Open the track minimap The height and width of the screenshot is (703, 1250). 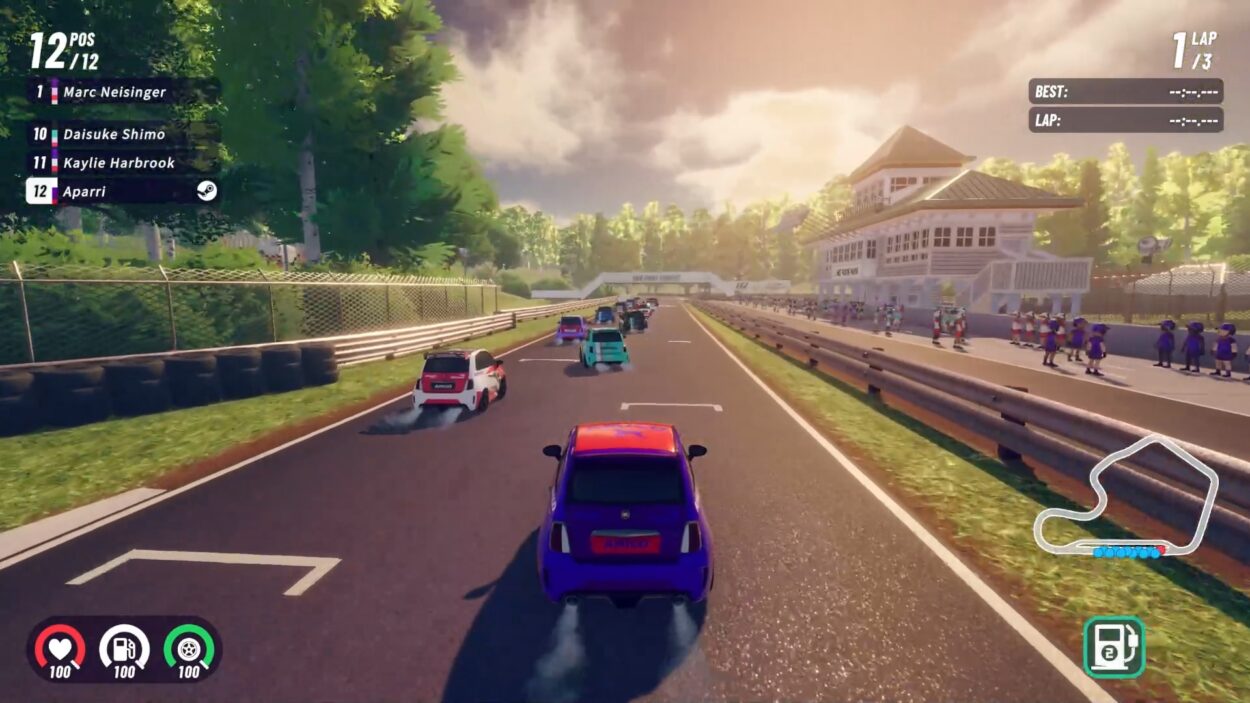point(1126,497)
